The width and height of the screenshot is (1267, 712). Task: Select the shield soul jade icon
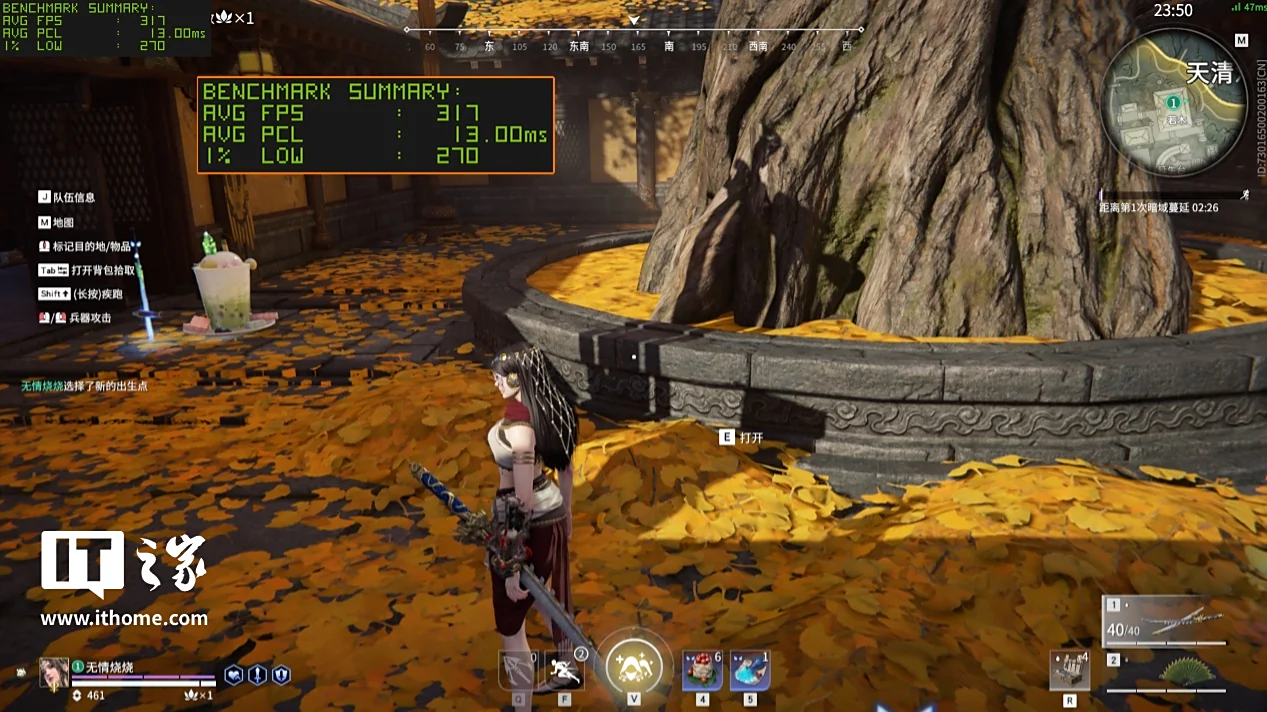281,675
